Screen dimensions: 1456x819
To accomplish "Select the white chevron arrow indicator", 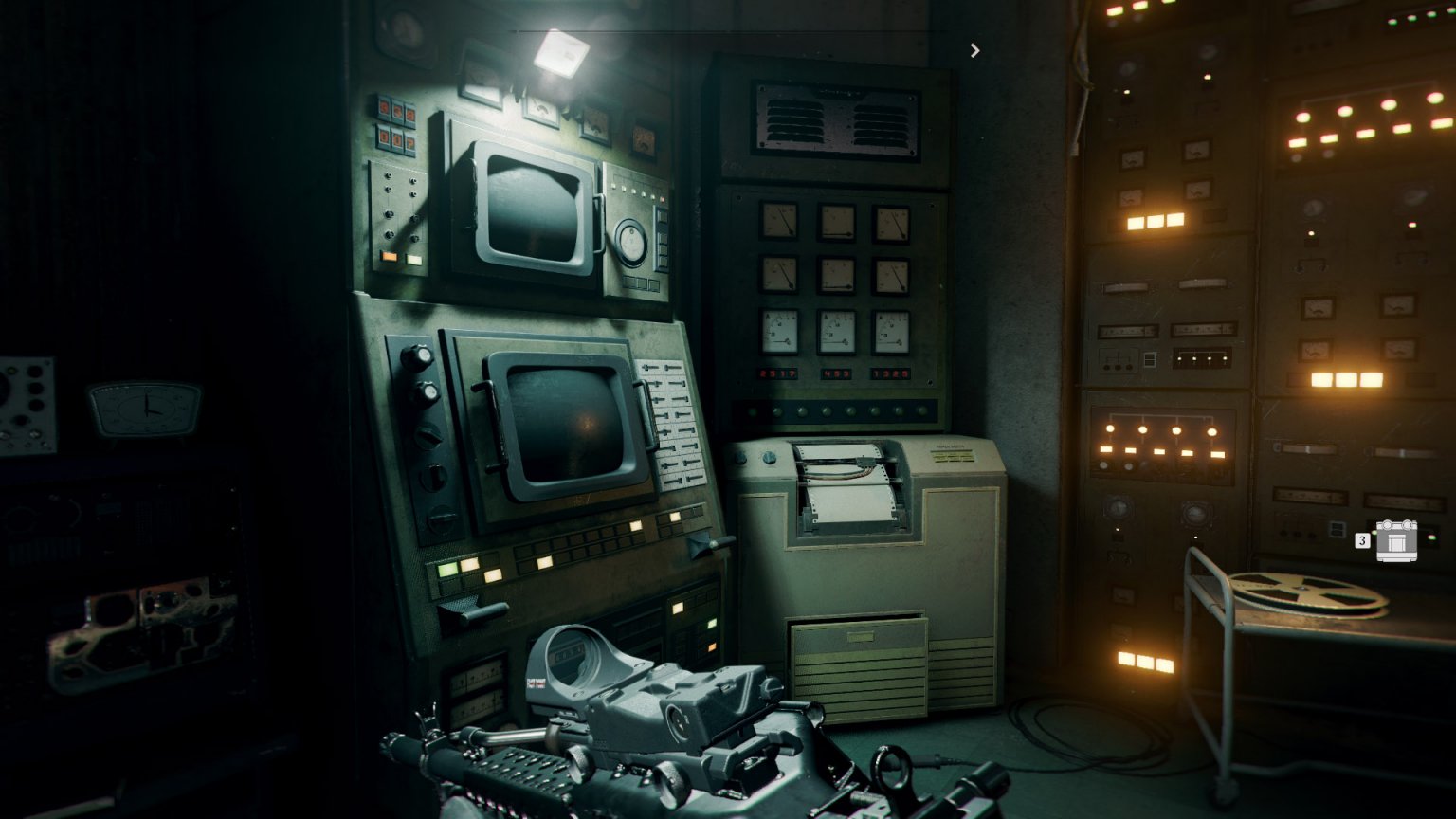I will click(x=974, y=49).
